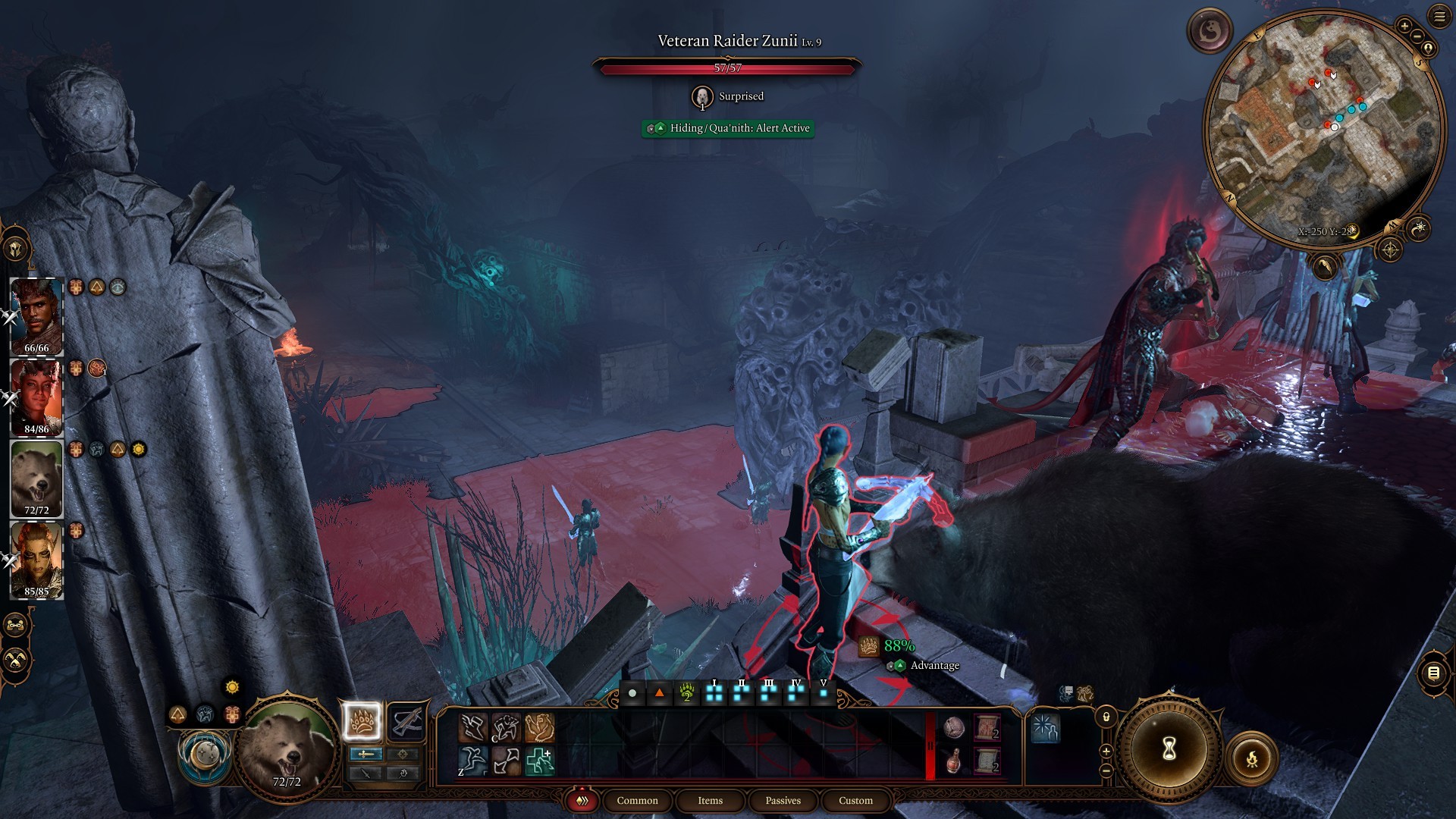The height and width of the screenshot is (819, 1456).
Task: Activate the green healing wolf ability
Action: tap(539, 761)
